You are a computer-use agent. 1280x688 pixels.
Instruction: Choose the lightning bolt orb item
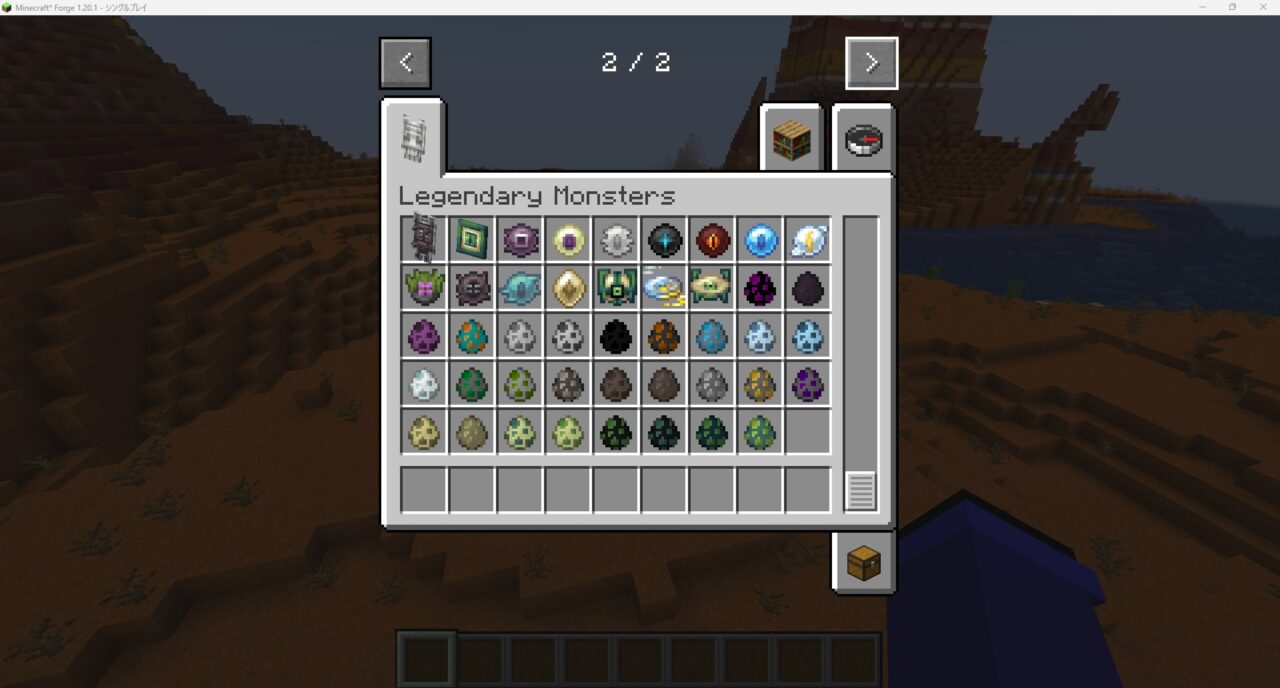(808, 240)
